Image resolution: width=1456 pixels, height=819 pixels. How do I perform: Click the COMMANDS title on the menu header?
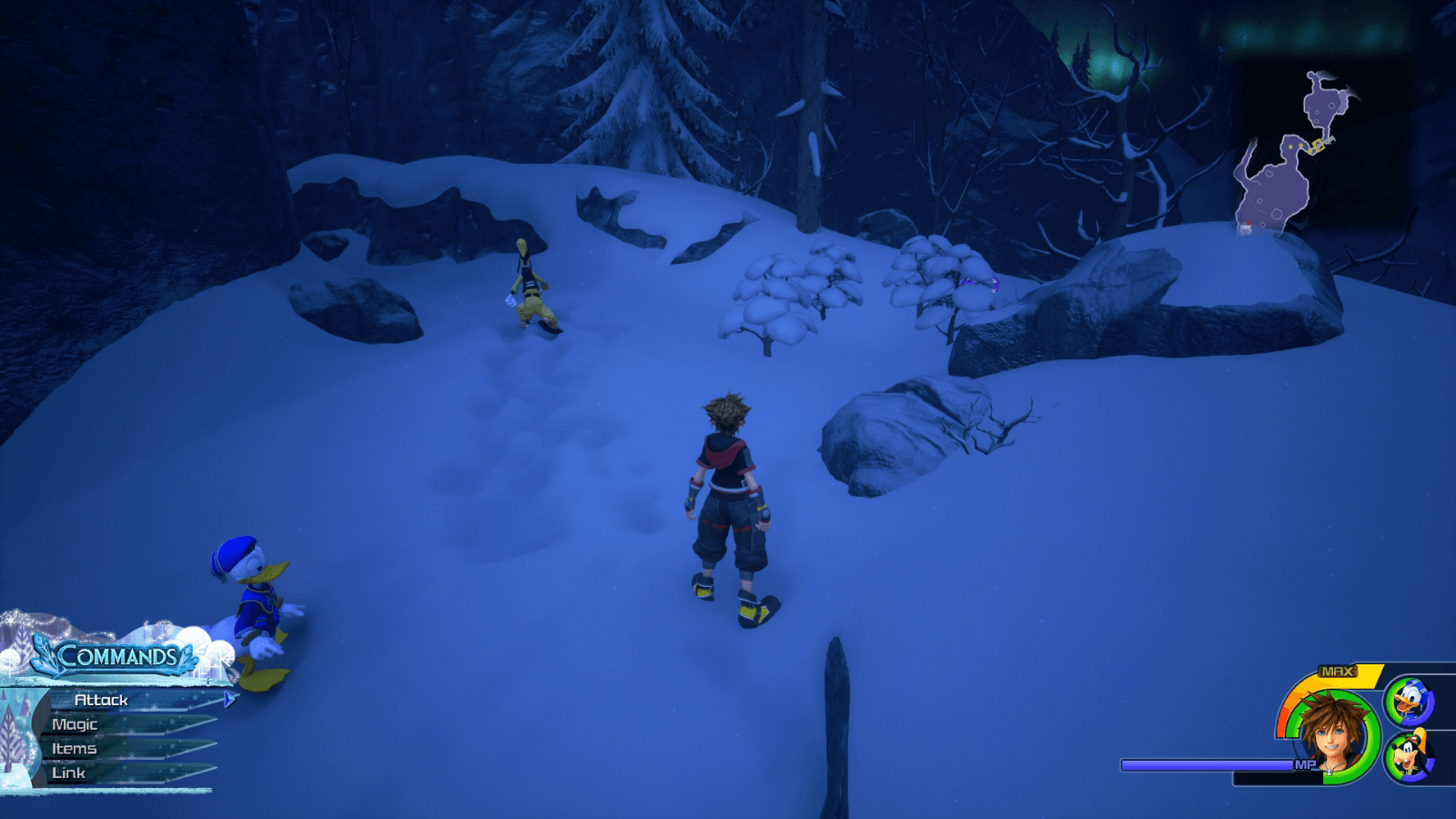pos(119,655)
